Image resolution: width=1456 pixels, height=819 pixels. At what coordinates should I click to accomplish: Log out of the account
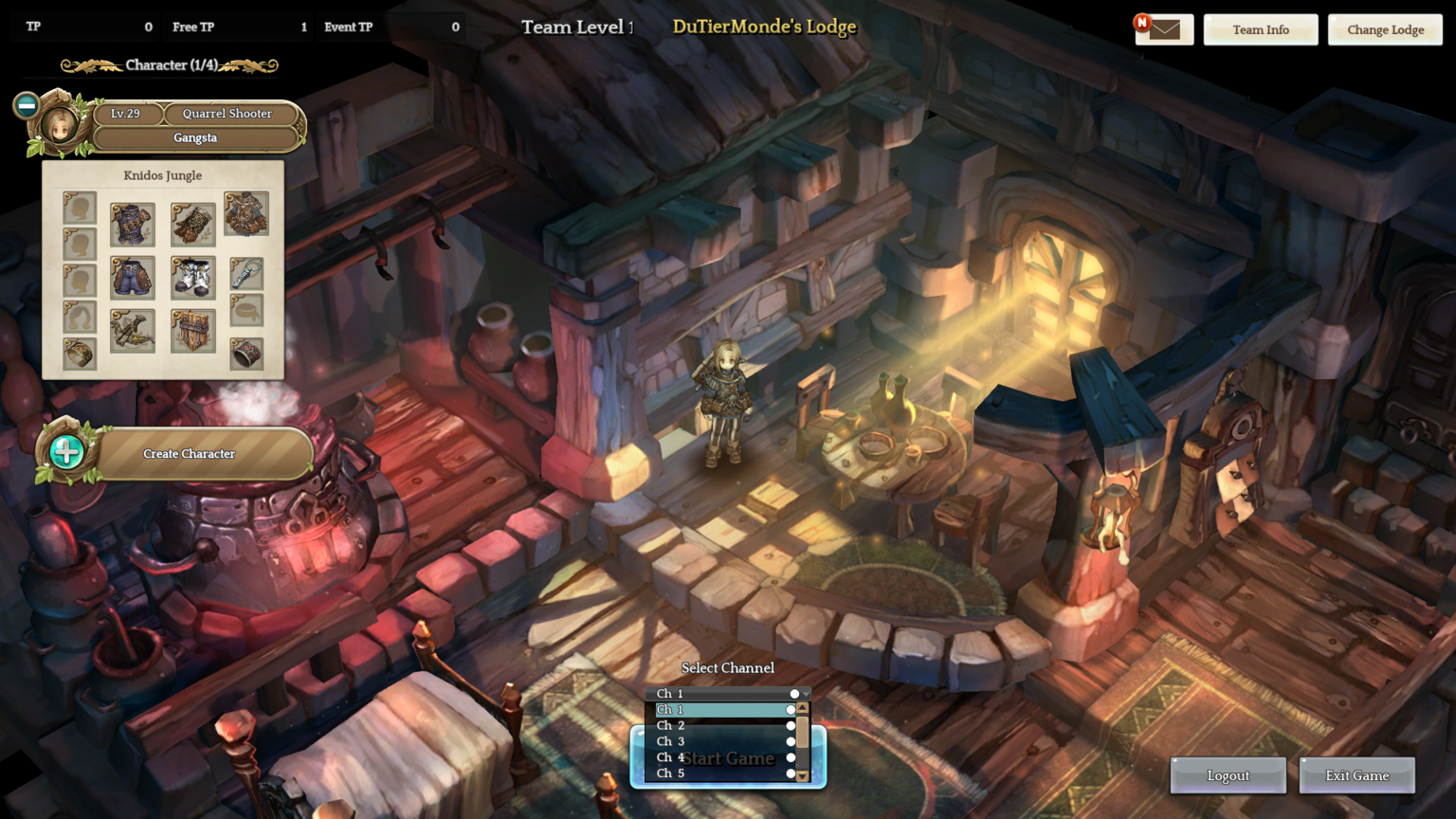pyautogui.click(x=1228, y=775)
